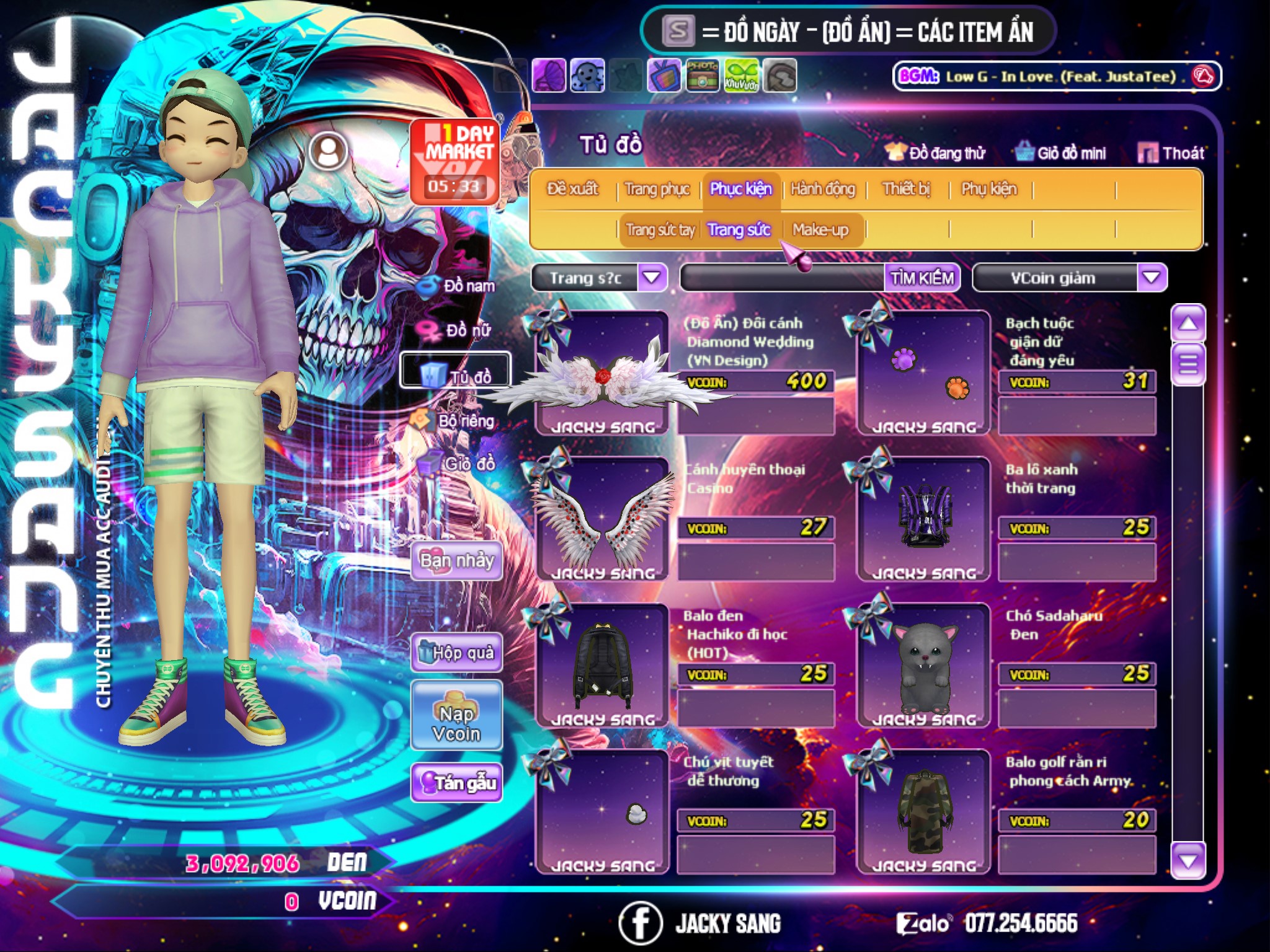The image size is (1270, 952).
Task: Choose the Balo đen Hachiko backpack
Action: [602, 666]
